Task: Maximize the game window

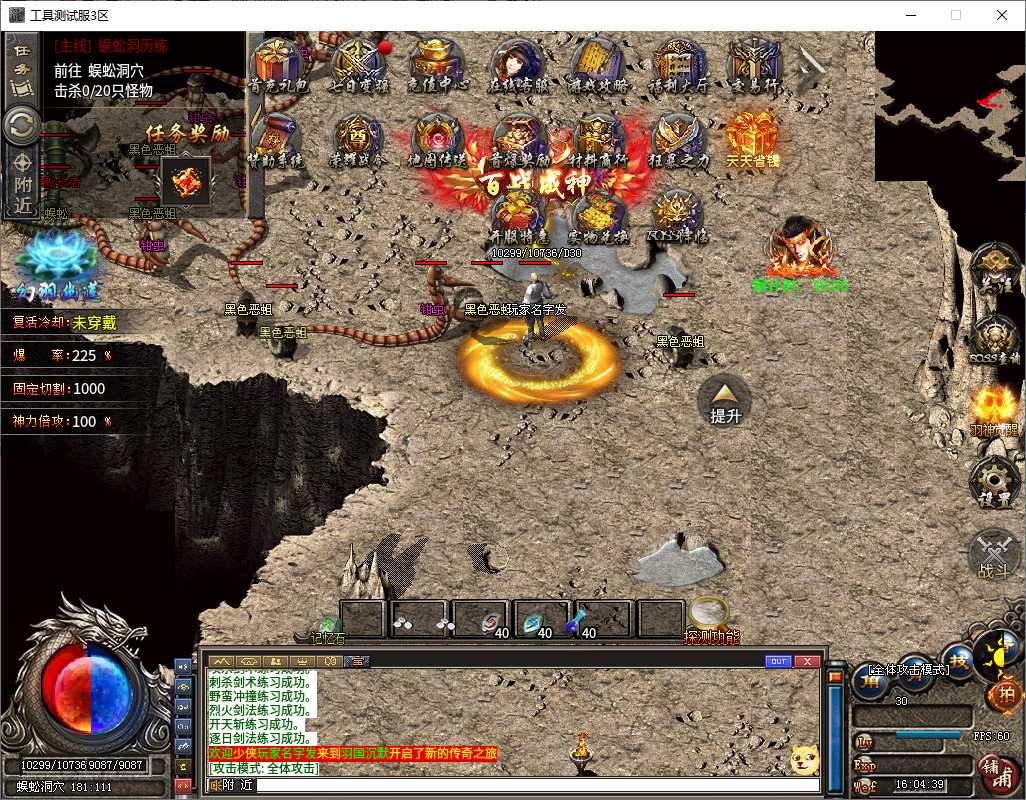Action: (x=955, y=15)
